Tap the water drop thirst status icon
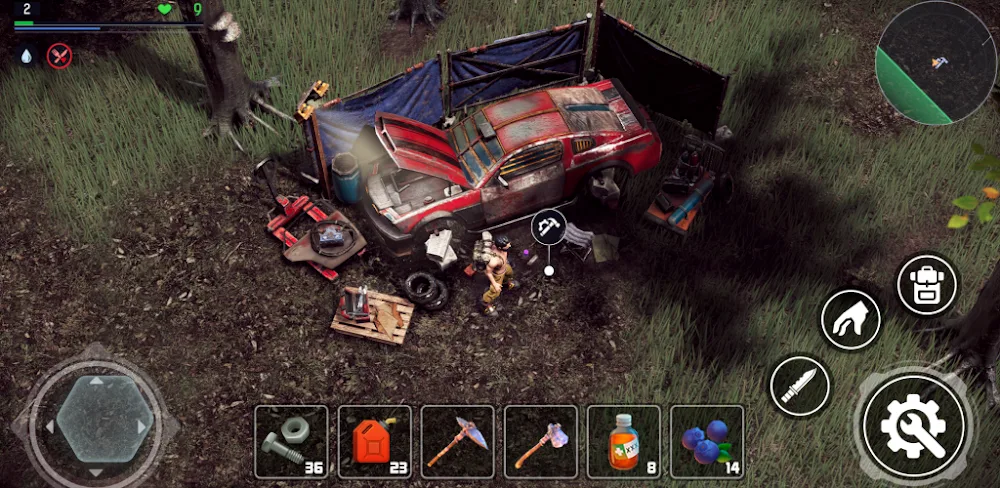 (x=26, y=55)
